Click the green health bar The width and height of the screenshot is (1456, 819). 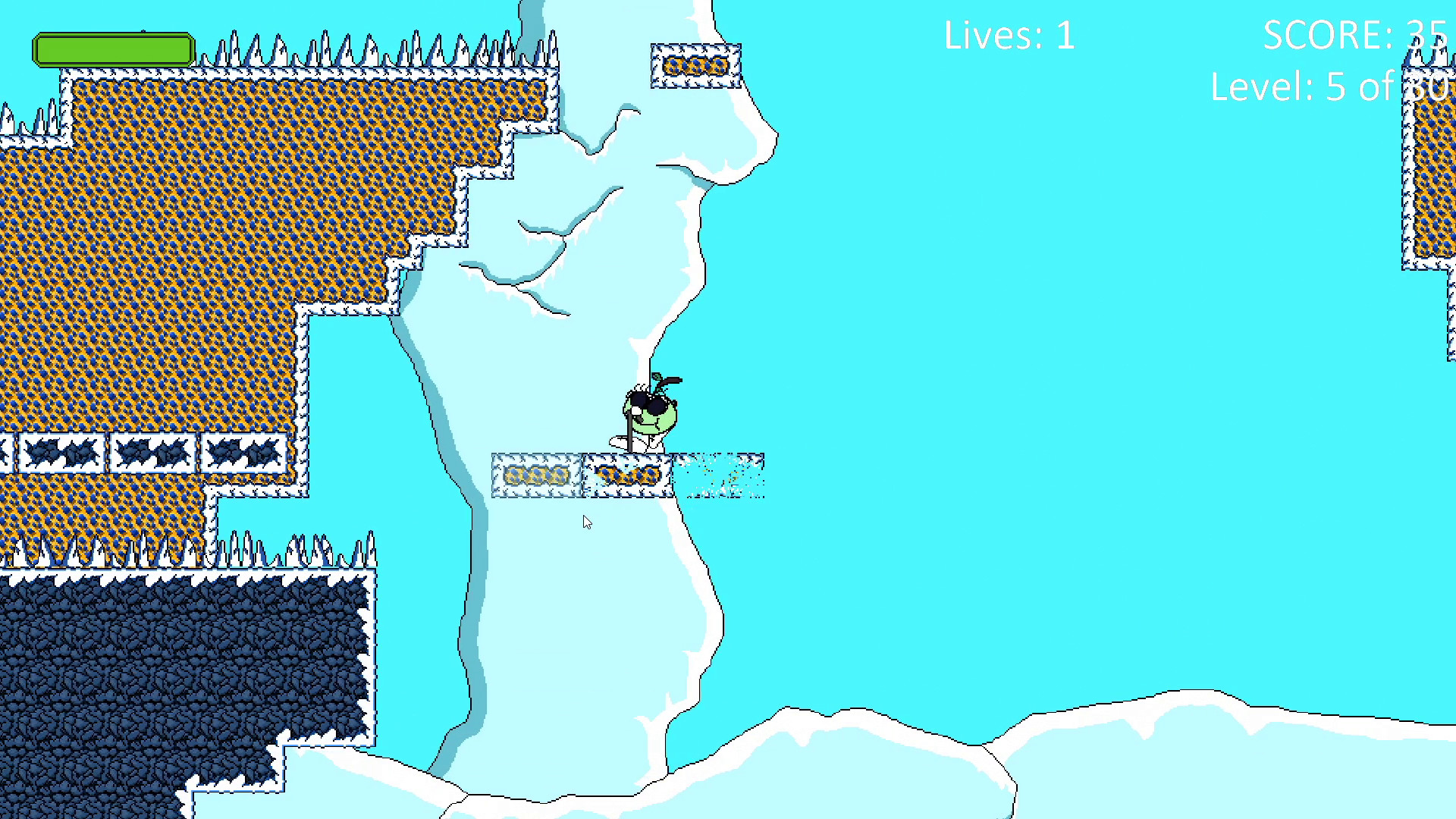pyautogui.click(x=112, y=49)
